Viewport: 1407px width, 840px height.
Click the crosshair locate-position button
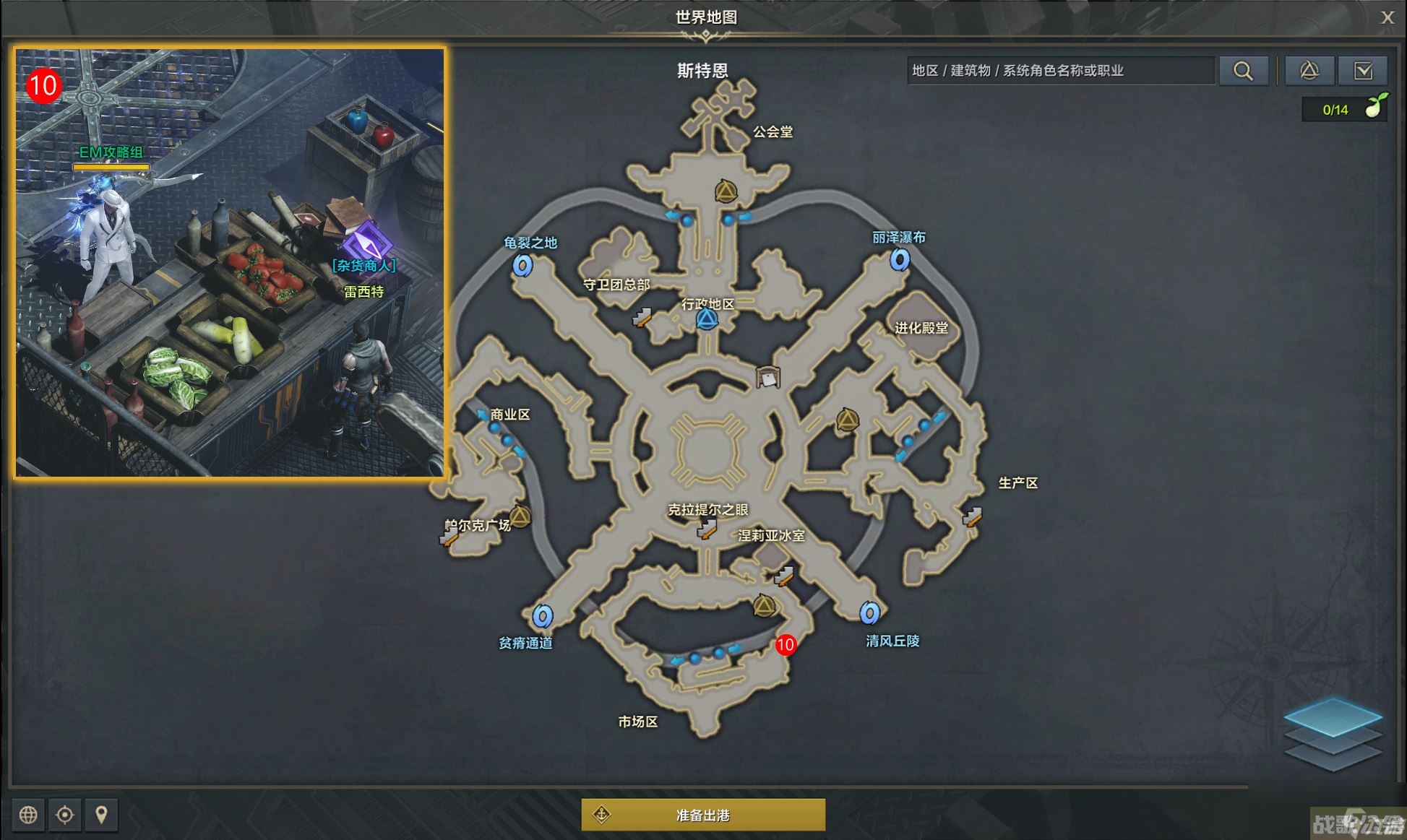pos(65,815)
